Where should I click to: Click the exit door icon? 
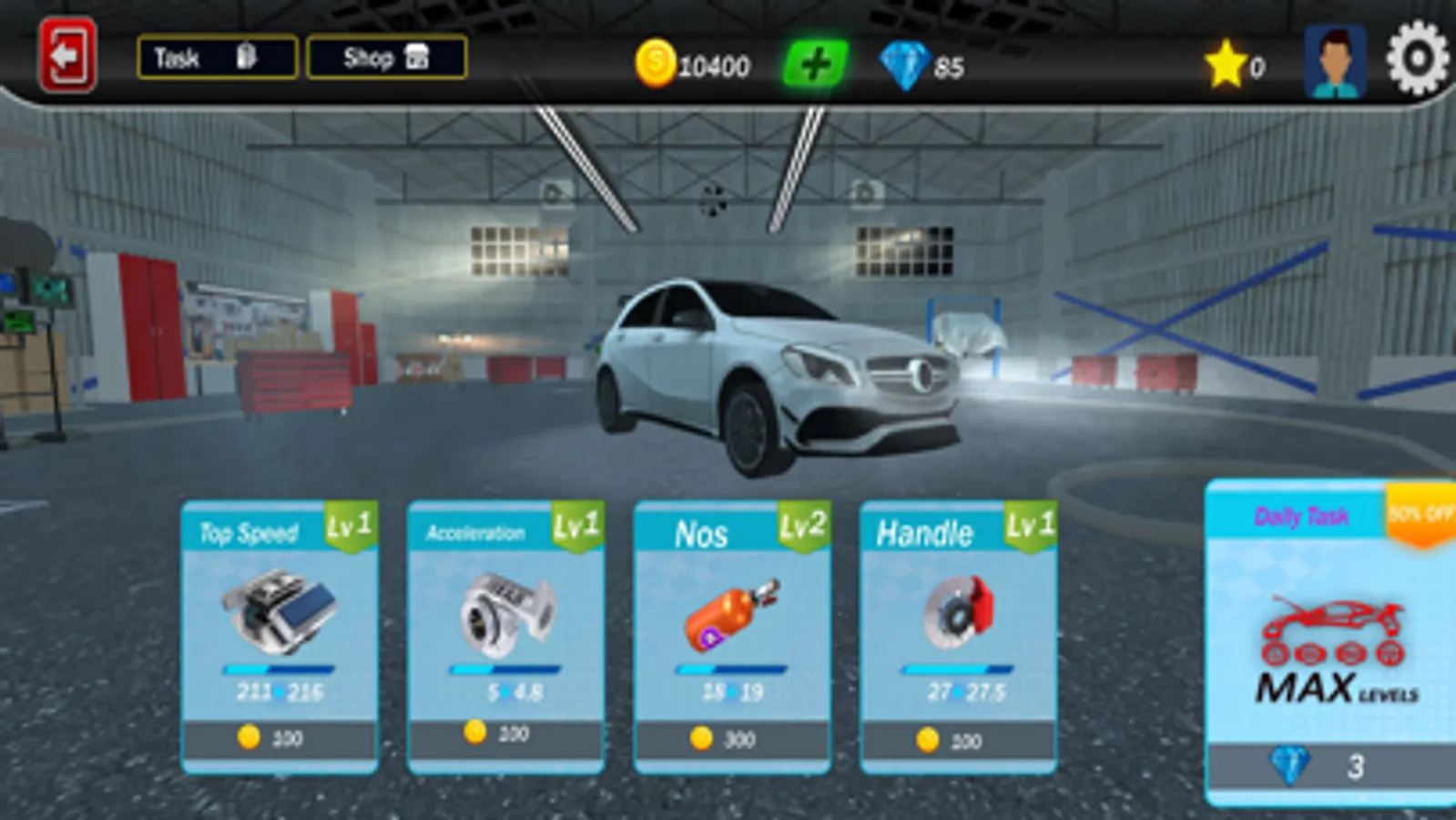pos(66,57)
